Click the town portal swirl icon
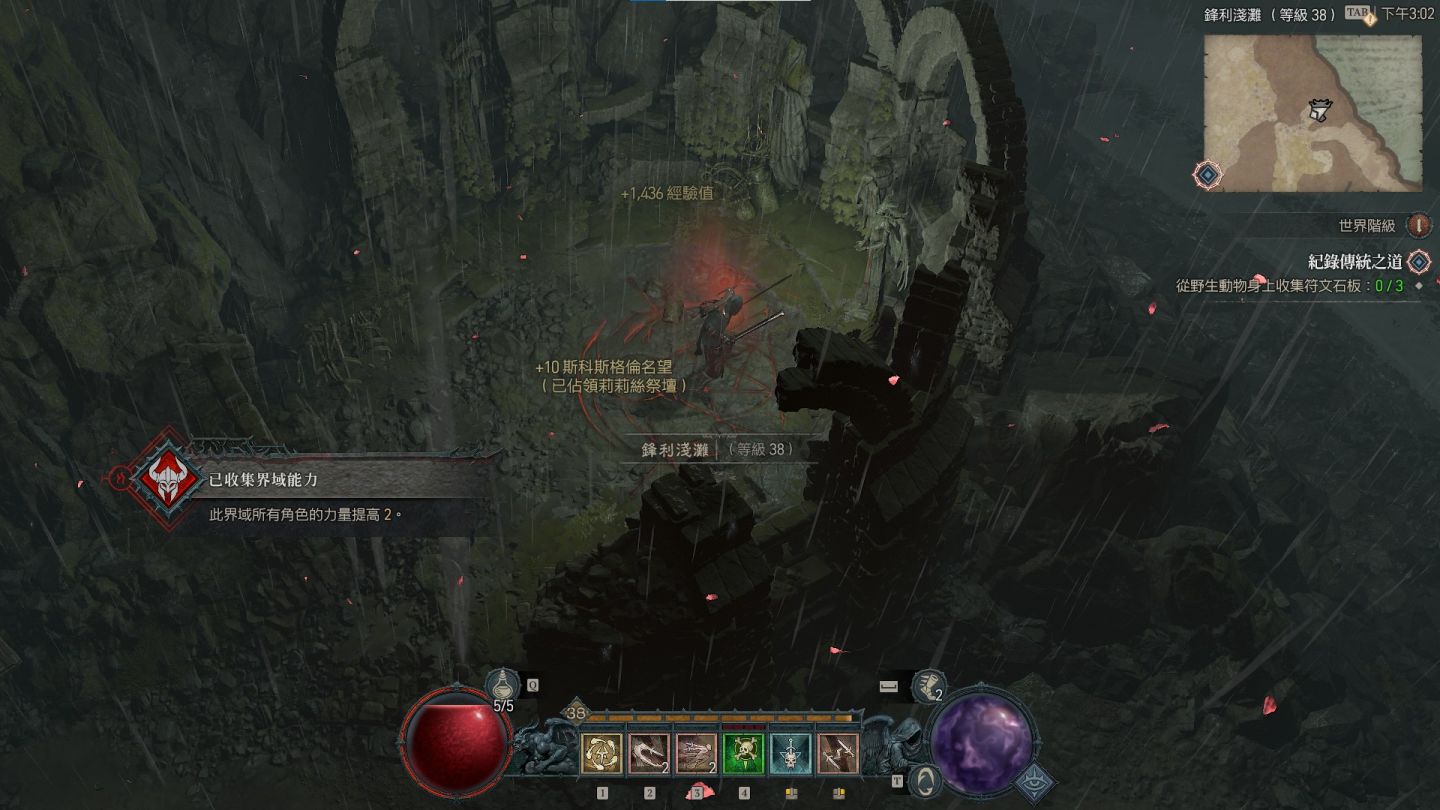This screenshot has width=1440, height=810. 926,779
